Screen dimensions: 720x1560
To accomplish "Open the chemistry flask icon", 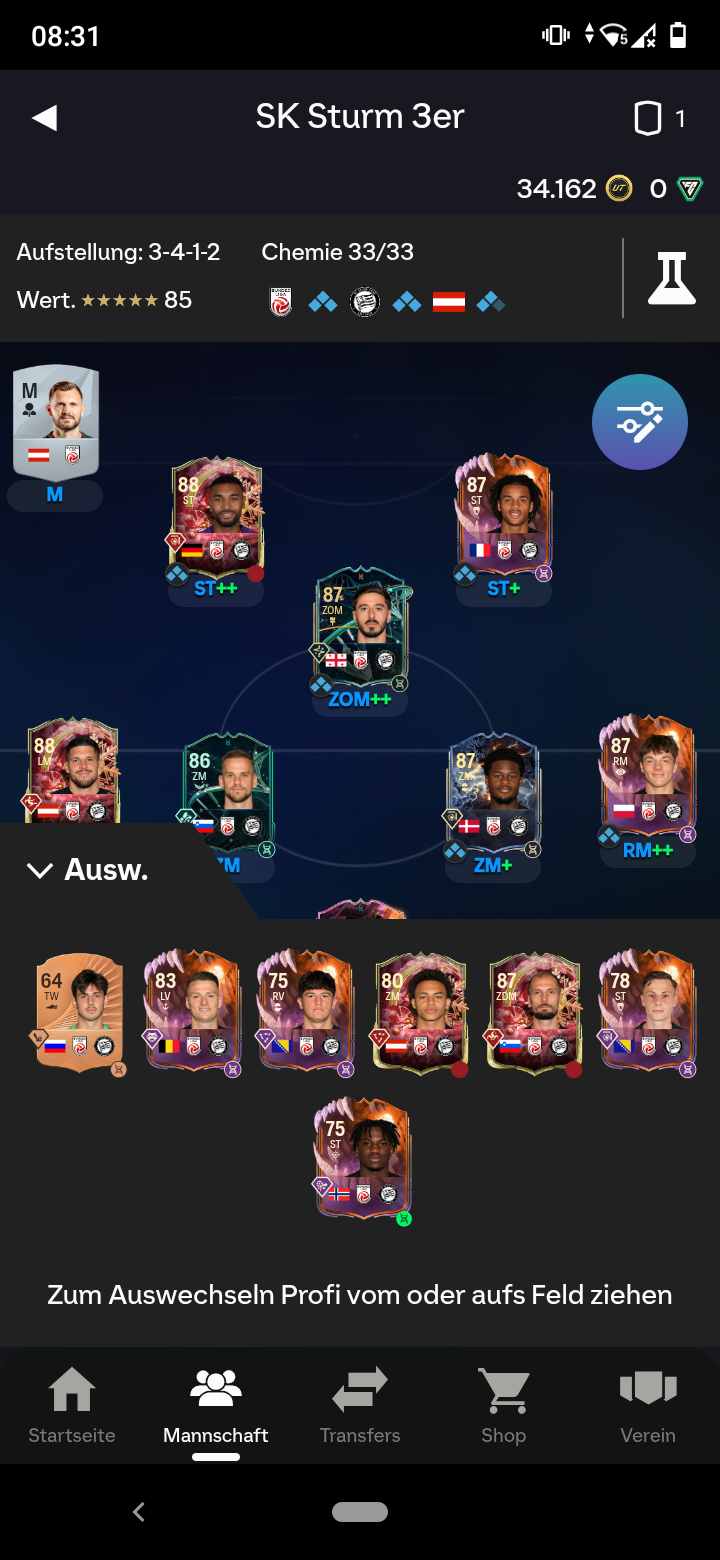I will coord(671,278).
